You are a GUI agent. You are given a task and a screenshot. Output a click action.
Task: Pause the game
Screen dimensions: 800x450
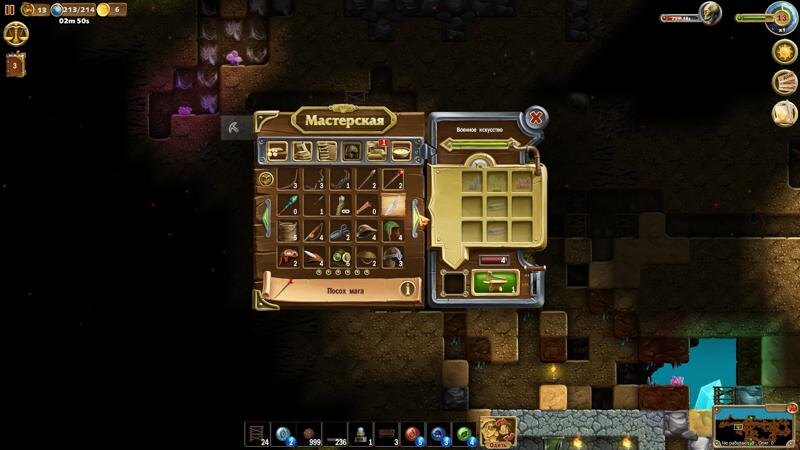click(10, 9)
